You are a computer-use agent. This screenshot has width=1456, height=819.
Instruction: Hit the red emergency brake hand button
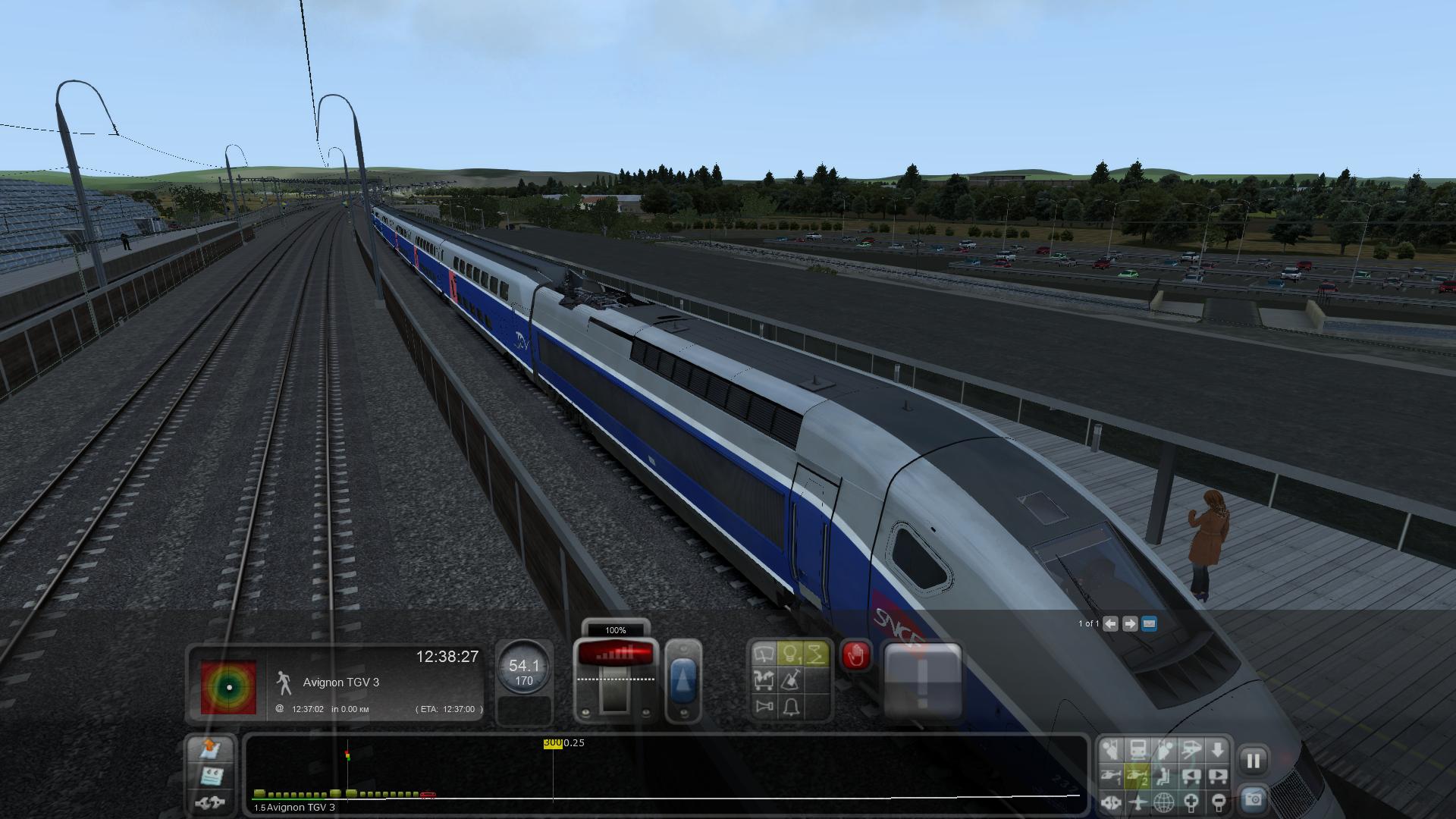click(855, 655)
